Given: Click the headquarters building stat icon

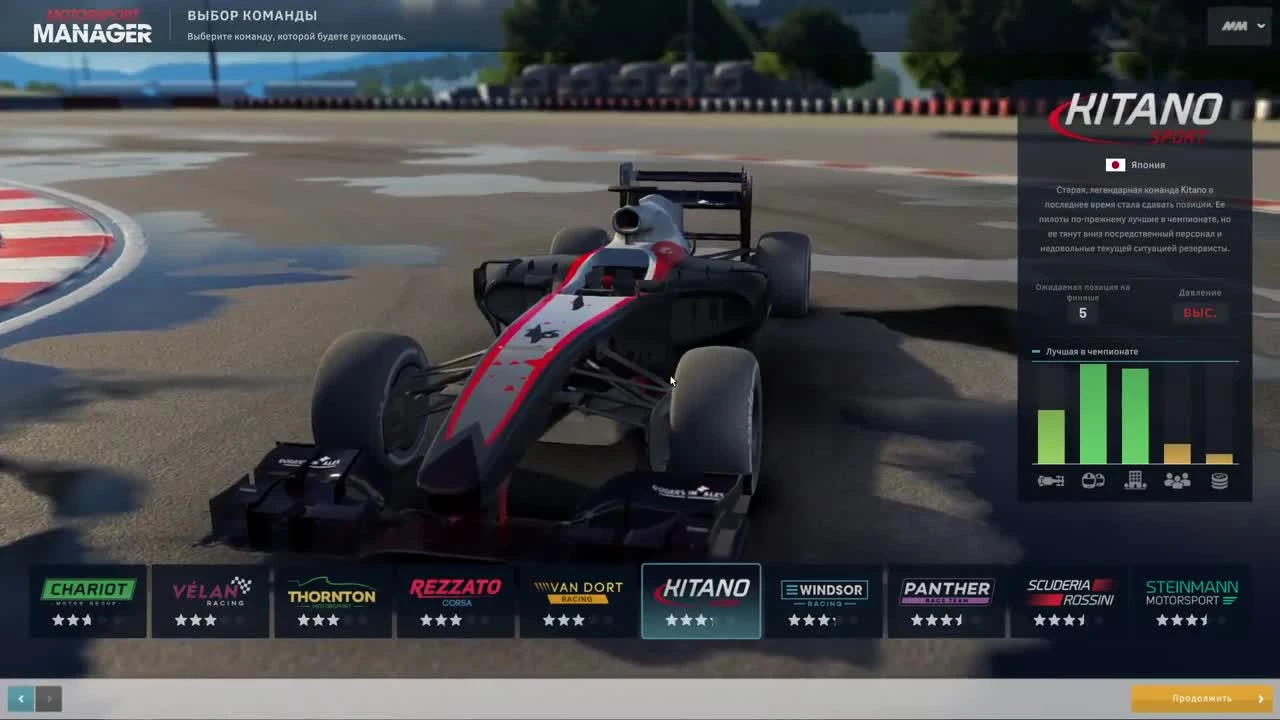Looking at the screenshot, I should (1133, 480).
